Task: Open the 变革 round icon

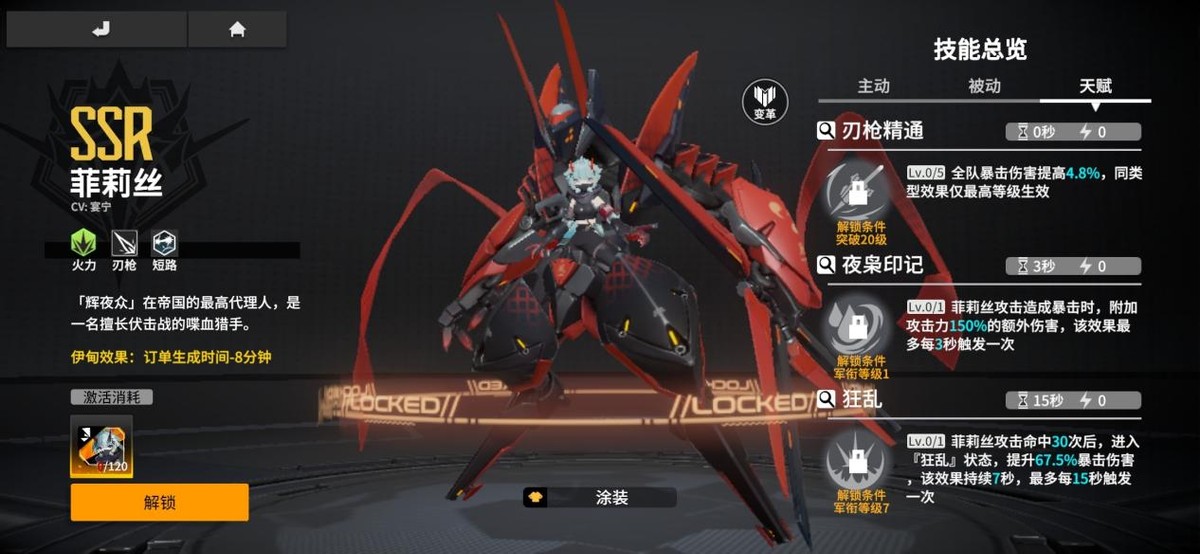Action: pyautogui.click(x=764, y=101)
